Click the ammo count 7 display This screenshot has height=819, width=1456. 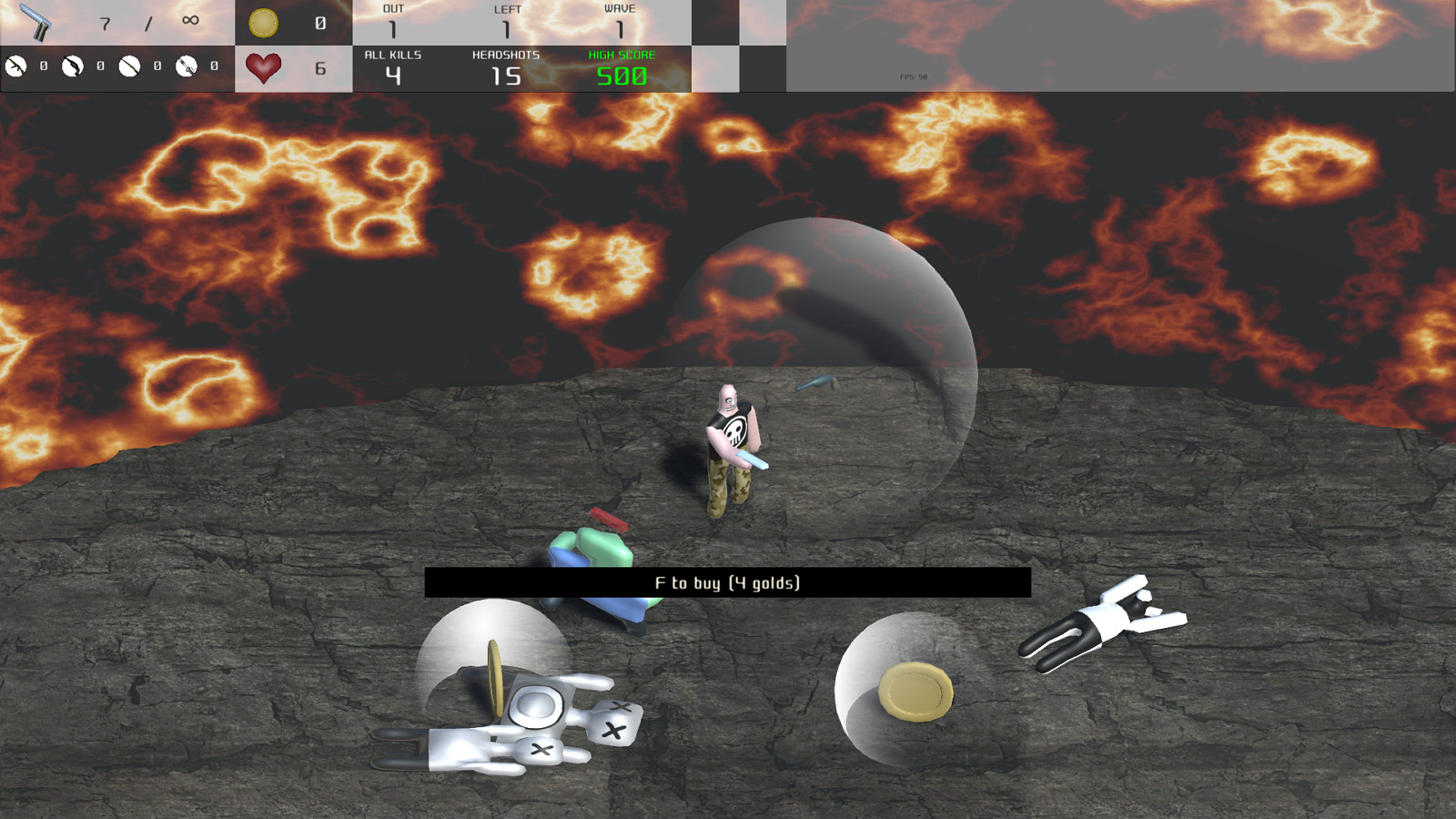pyautogui.click(x=105, y=23)
